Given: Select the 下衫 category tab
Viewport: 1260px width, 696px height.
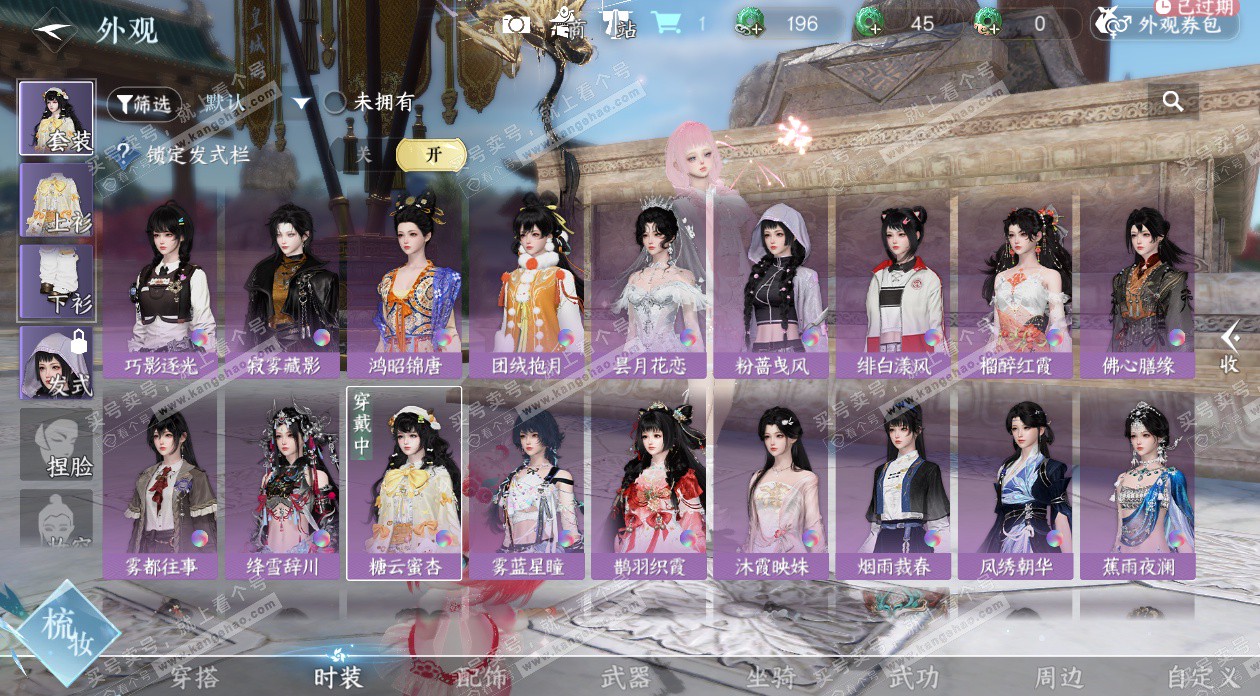Looking at the screenshot, I should [x=57, y=282].
